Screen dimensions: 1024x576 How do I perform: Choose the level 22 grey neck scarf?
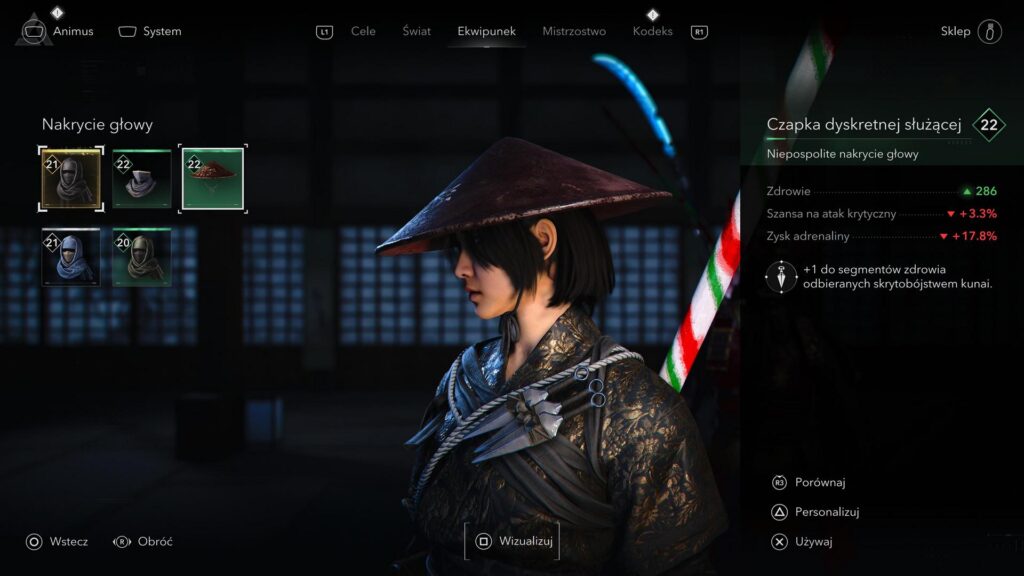pyautogui.click(x=141, y=178)
